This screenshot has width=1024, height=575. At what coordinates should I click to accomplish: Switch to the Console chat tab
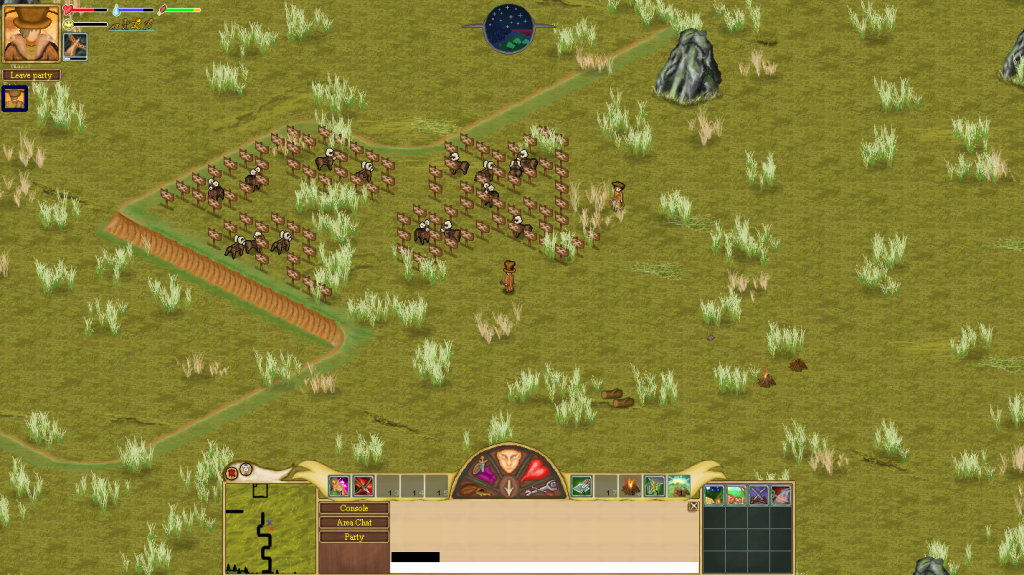coord(354,508)
